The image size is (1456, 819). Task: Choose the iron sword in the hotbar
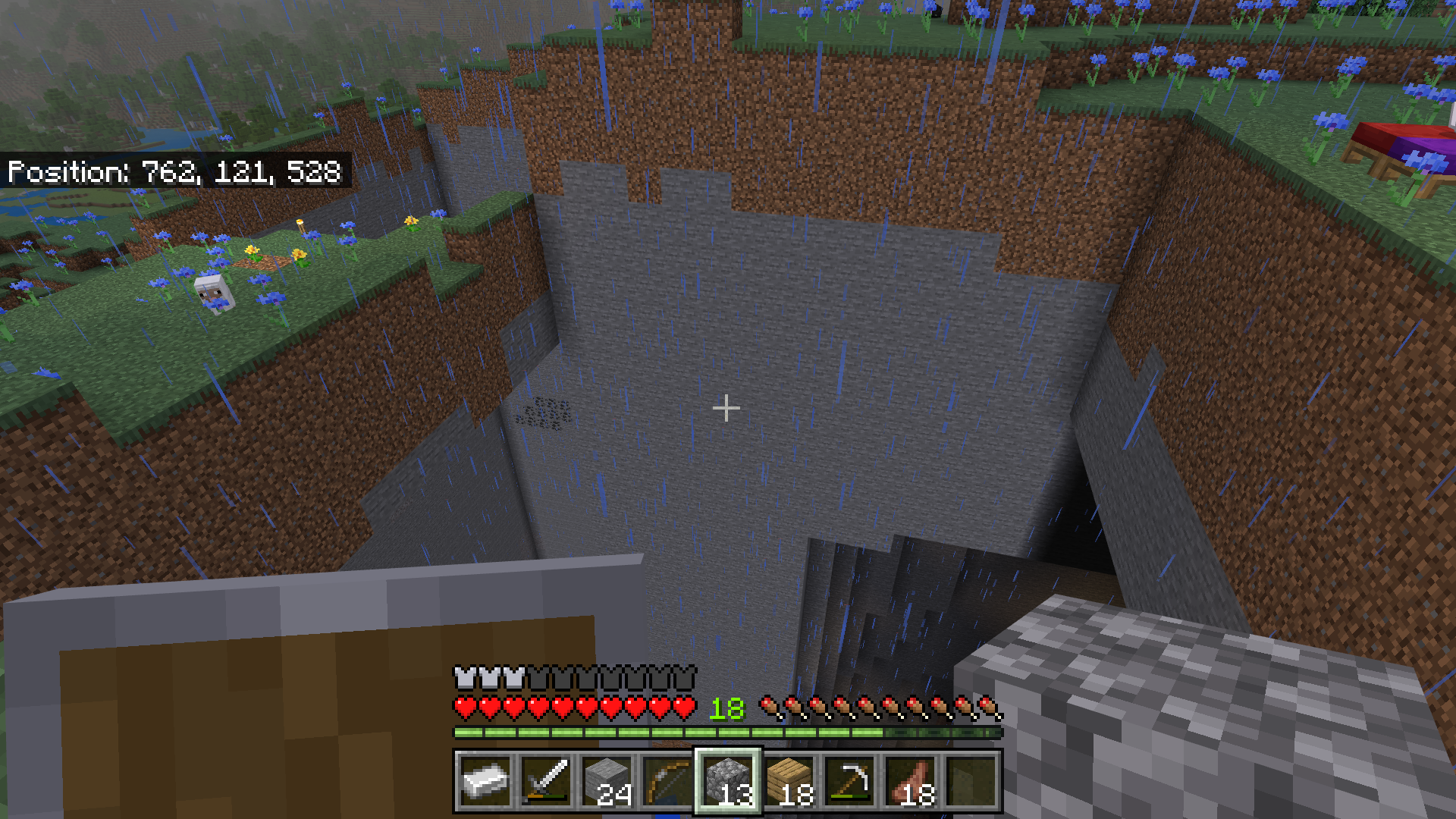[546, 781]
